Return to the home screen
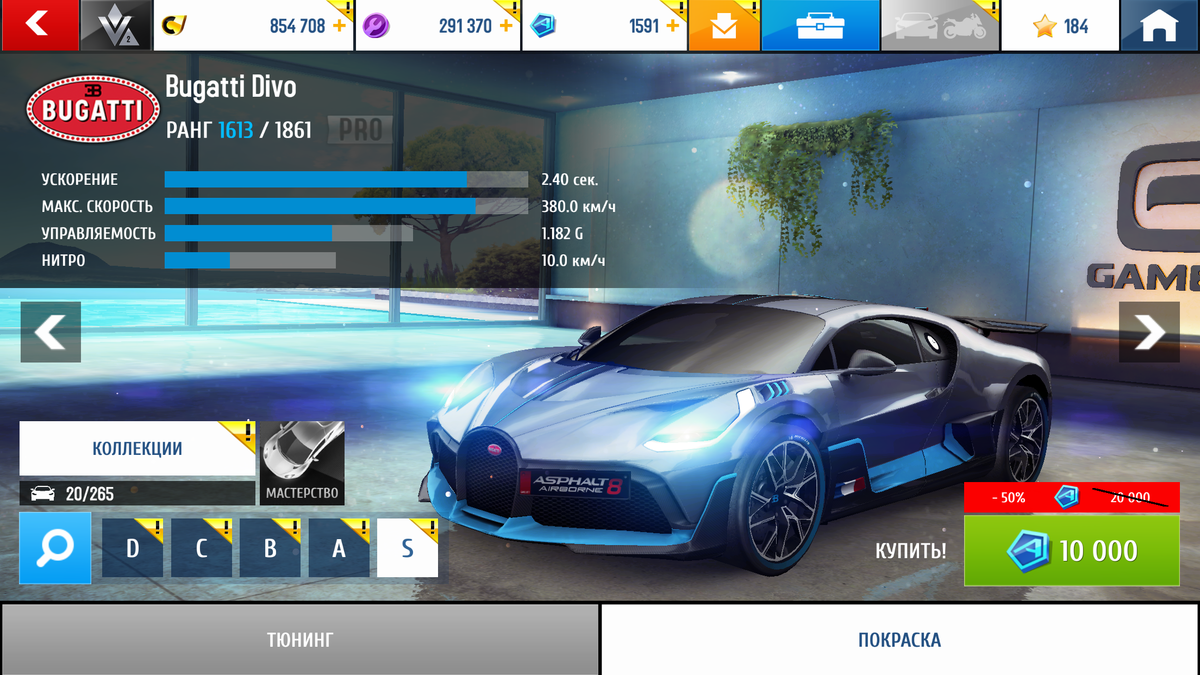The image size is (1200, 675). pyautogui.click(x=1160, y=26)
